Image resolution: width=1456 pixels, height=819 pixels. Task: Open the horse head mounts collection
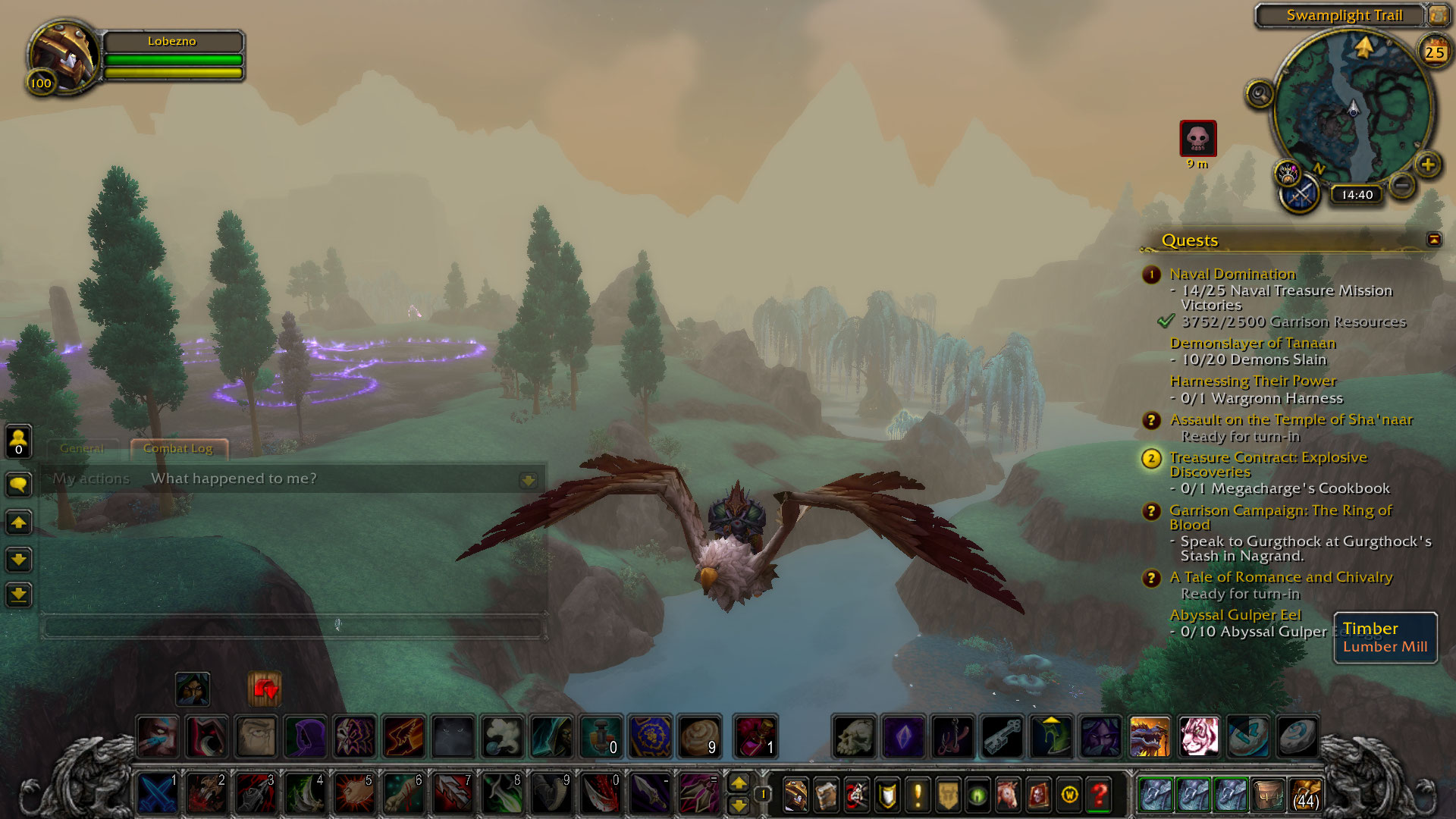pos(1008,794)
